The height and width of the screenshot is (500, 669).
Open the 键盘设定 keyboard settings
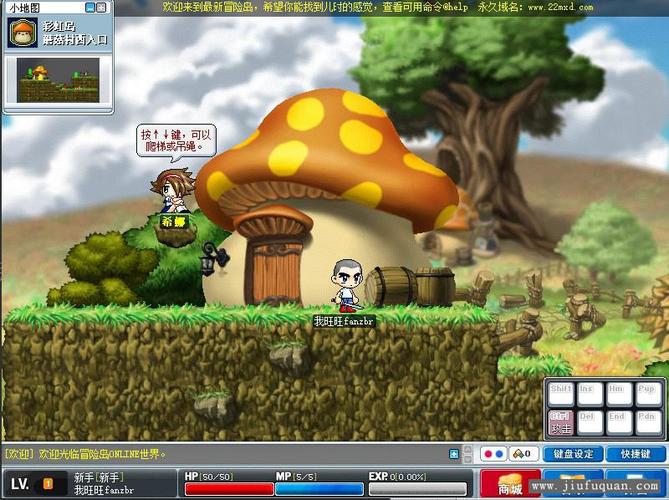[573, 454]
